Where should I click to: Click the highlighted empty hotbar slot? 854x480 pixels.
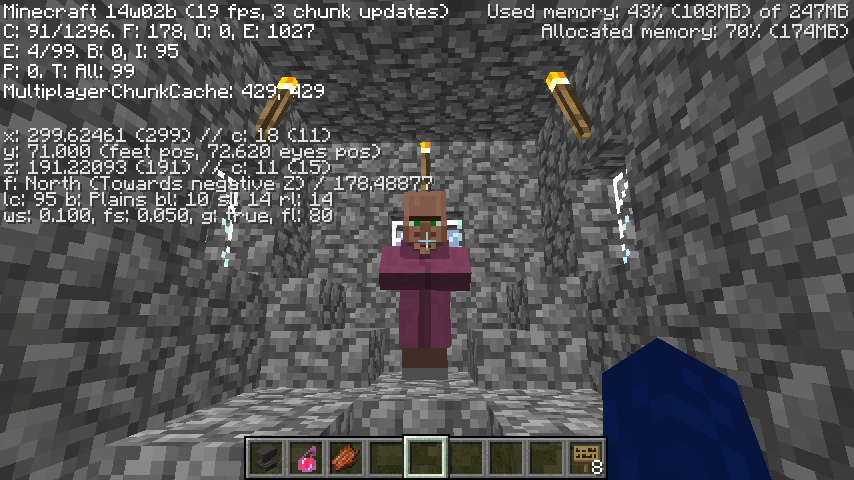pos(426,458)
